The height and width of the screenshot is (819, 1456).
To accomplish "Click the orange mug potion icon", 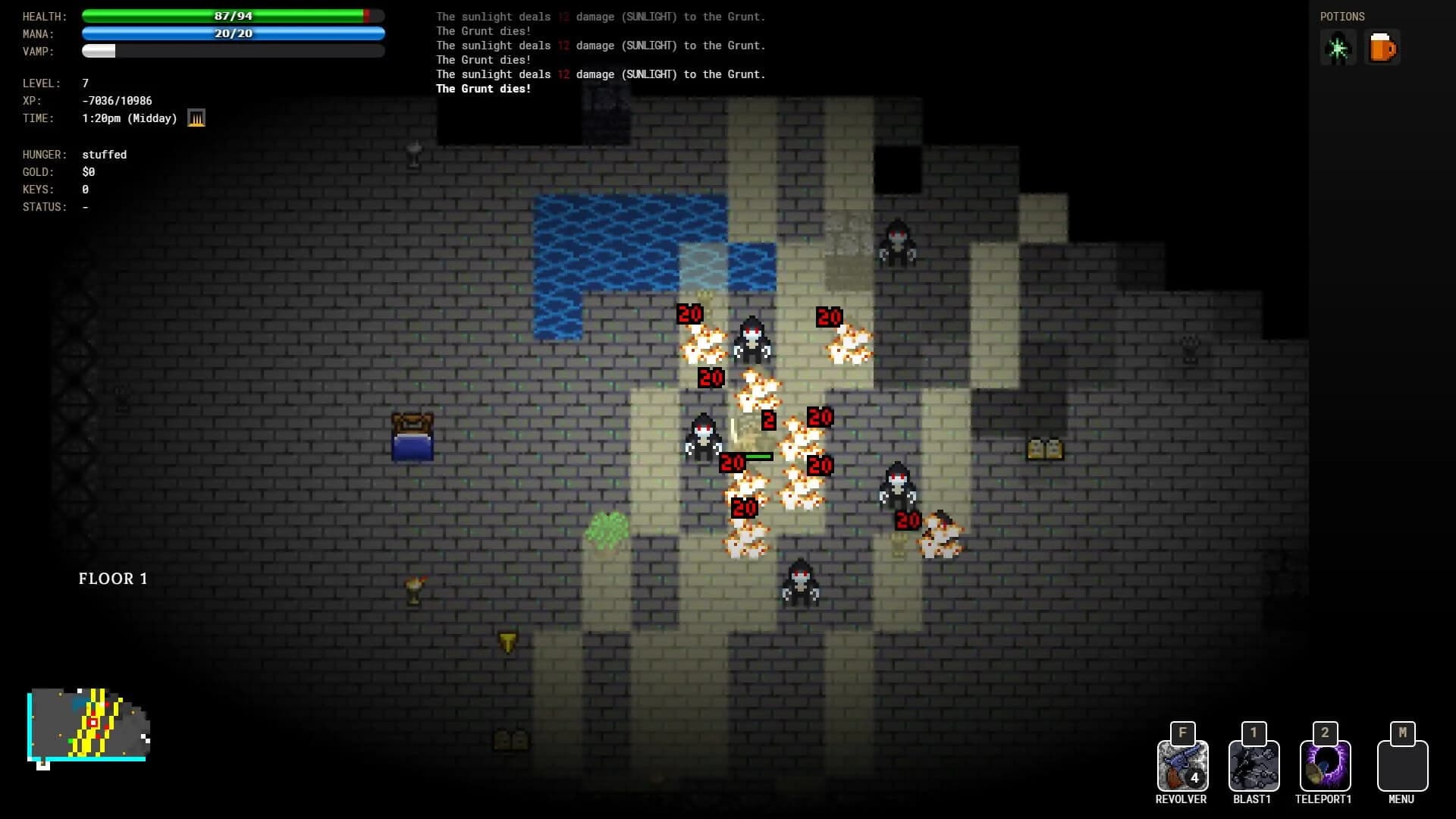I will click(x=1382, y=47).
